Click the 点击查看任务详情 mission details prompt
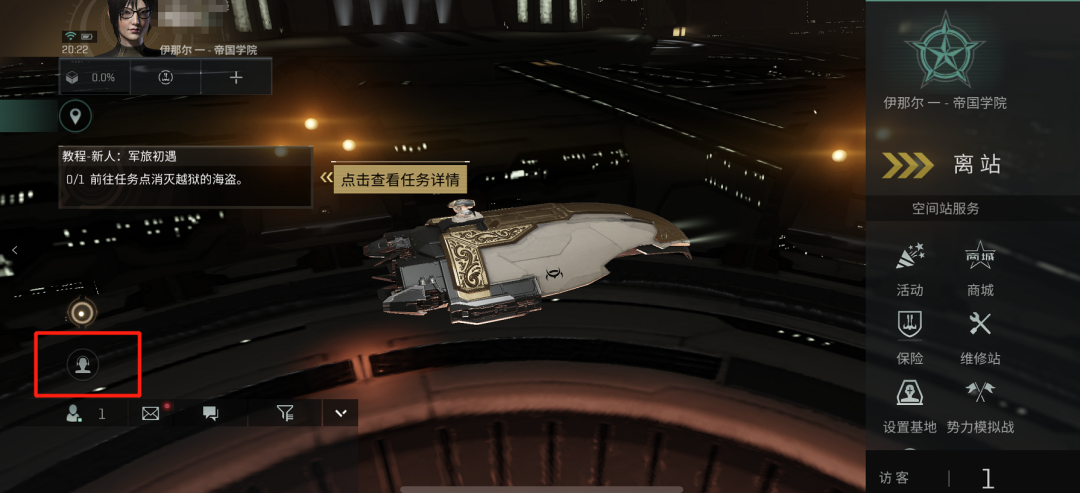1080x493 pixels. (x=400, y=180)
